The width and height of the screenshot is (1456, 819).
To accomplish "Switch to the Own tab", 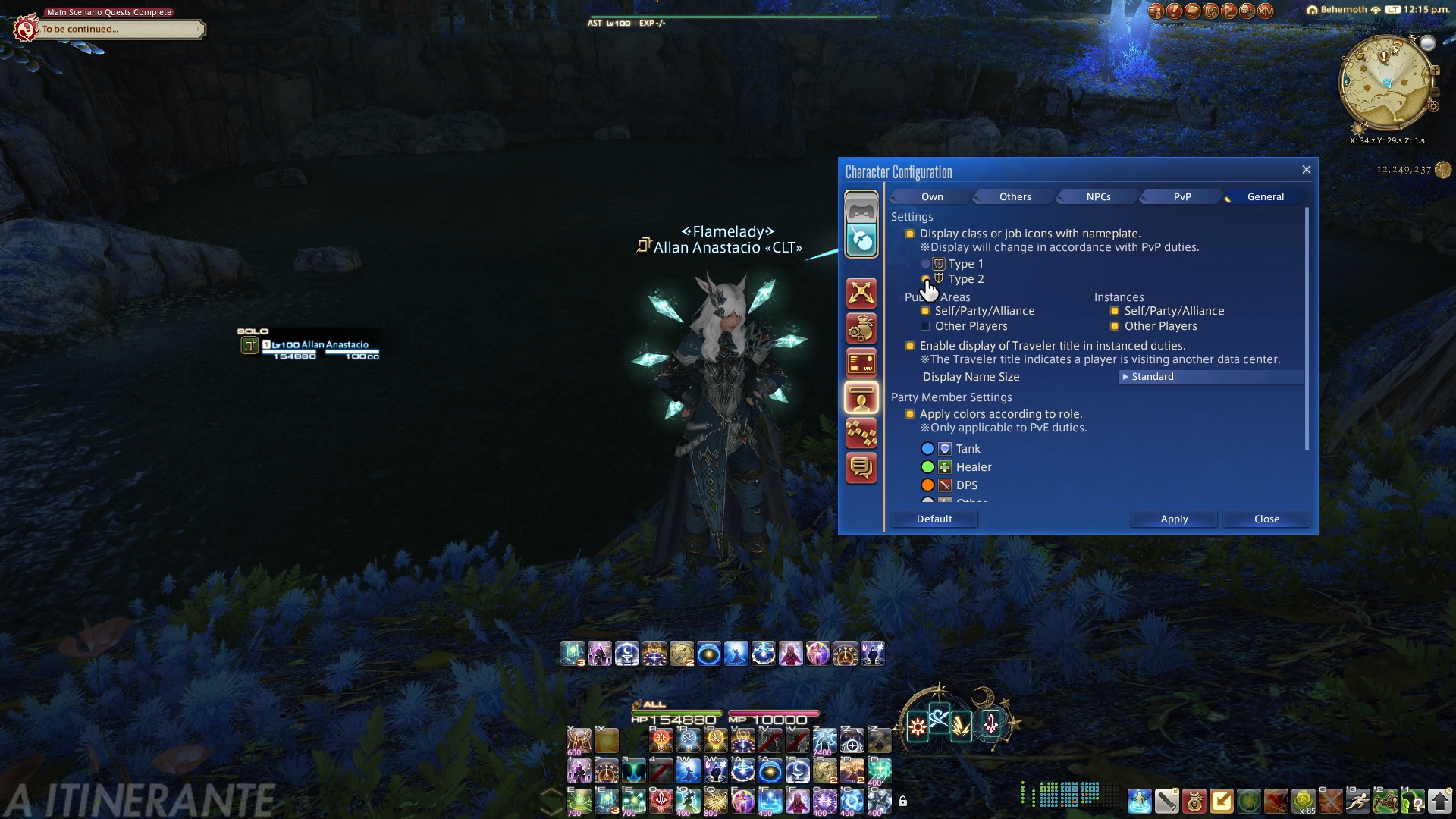I will click(x=932, y=196).
